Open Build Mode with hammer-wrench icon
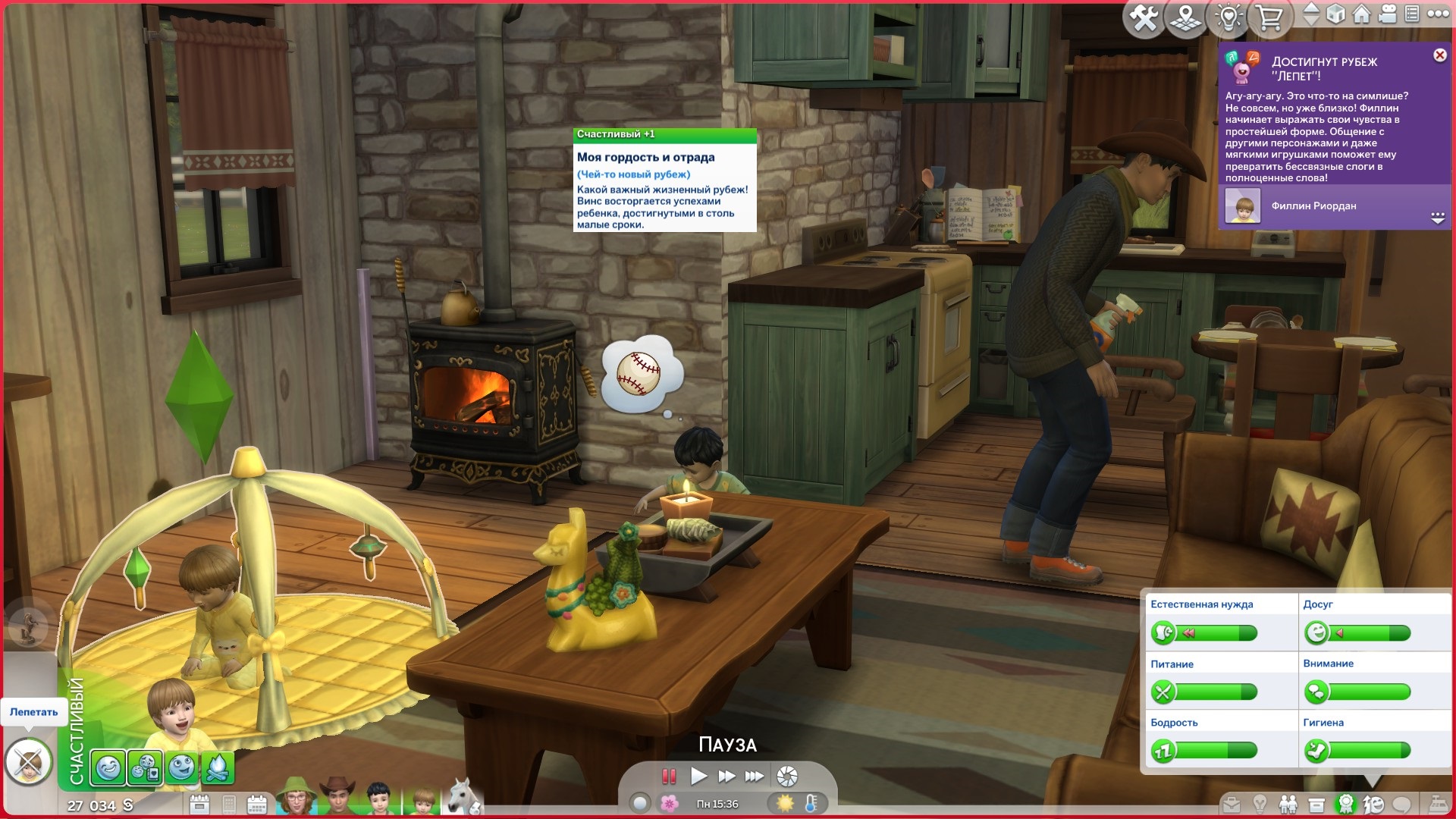 coord(1144,18)
